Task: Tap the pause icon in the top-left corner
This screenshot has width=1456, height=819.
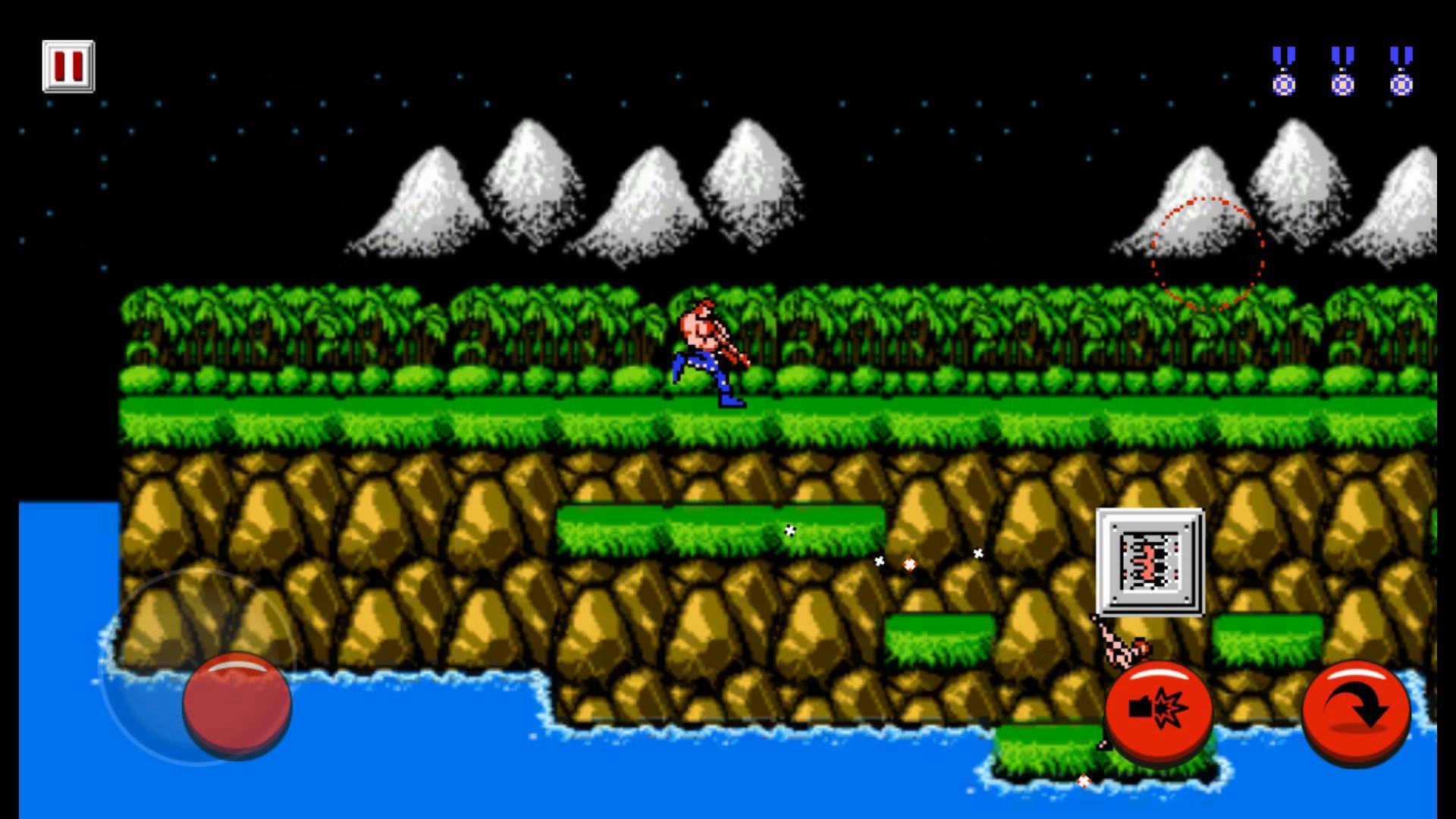Action: pos(68,66)
